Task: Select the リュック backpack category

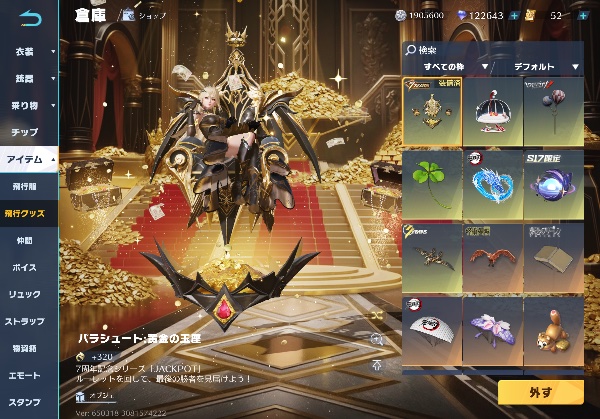Action: [25, 294]
